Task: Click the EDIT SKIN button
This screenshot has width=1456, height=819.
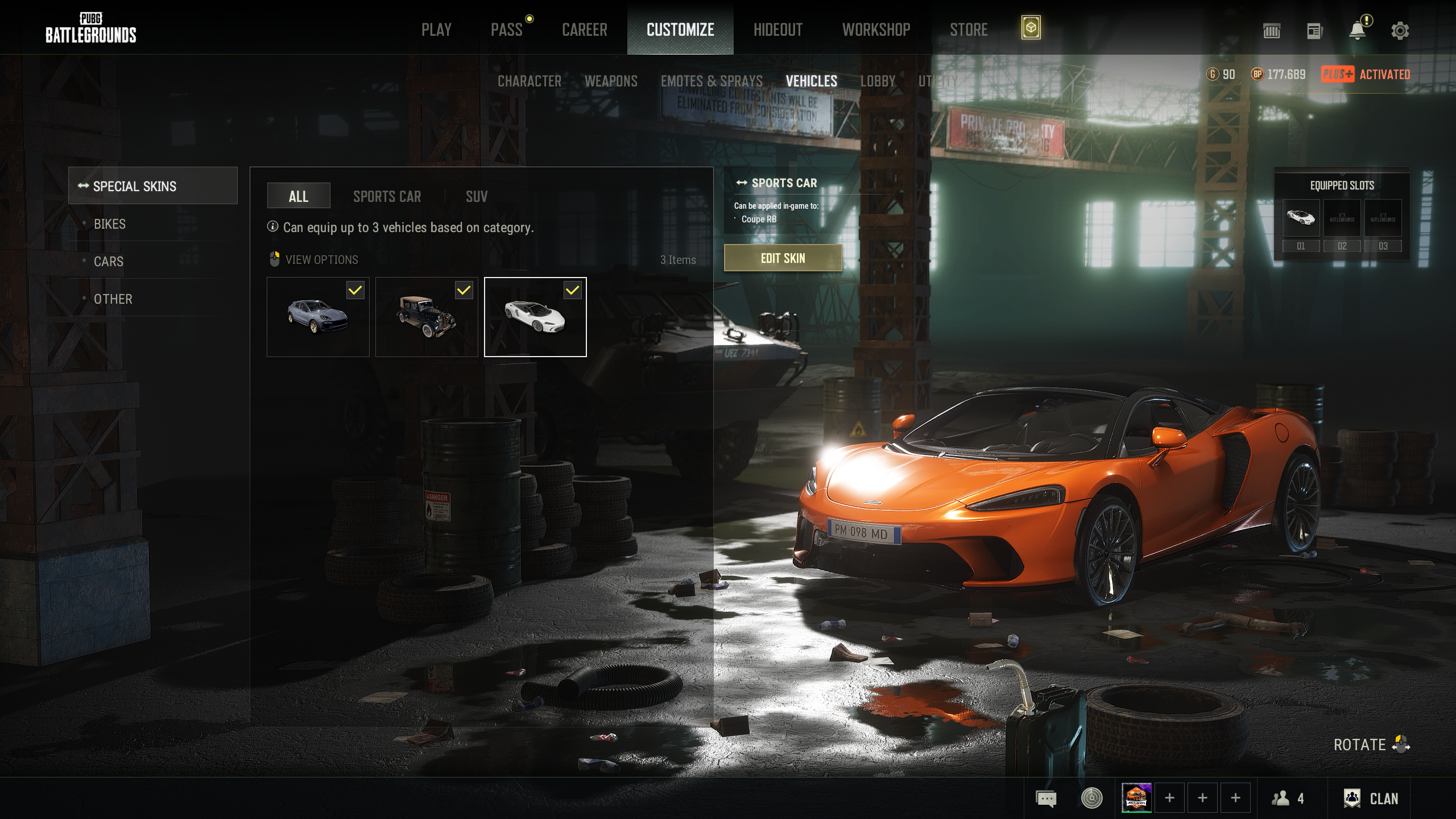Action: pyautogui.click(x=783, y=258)
